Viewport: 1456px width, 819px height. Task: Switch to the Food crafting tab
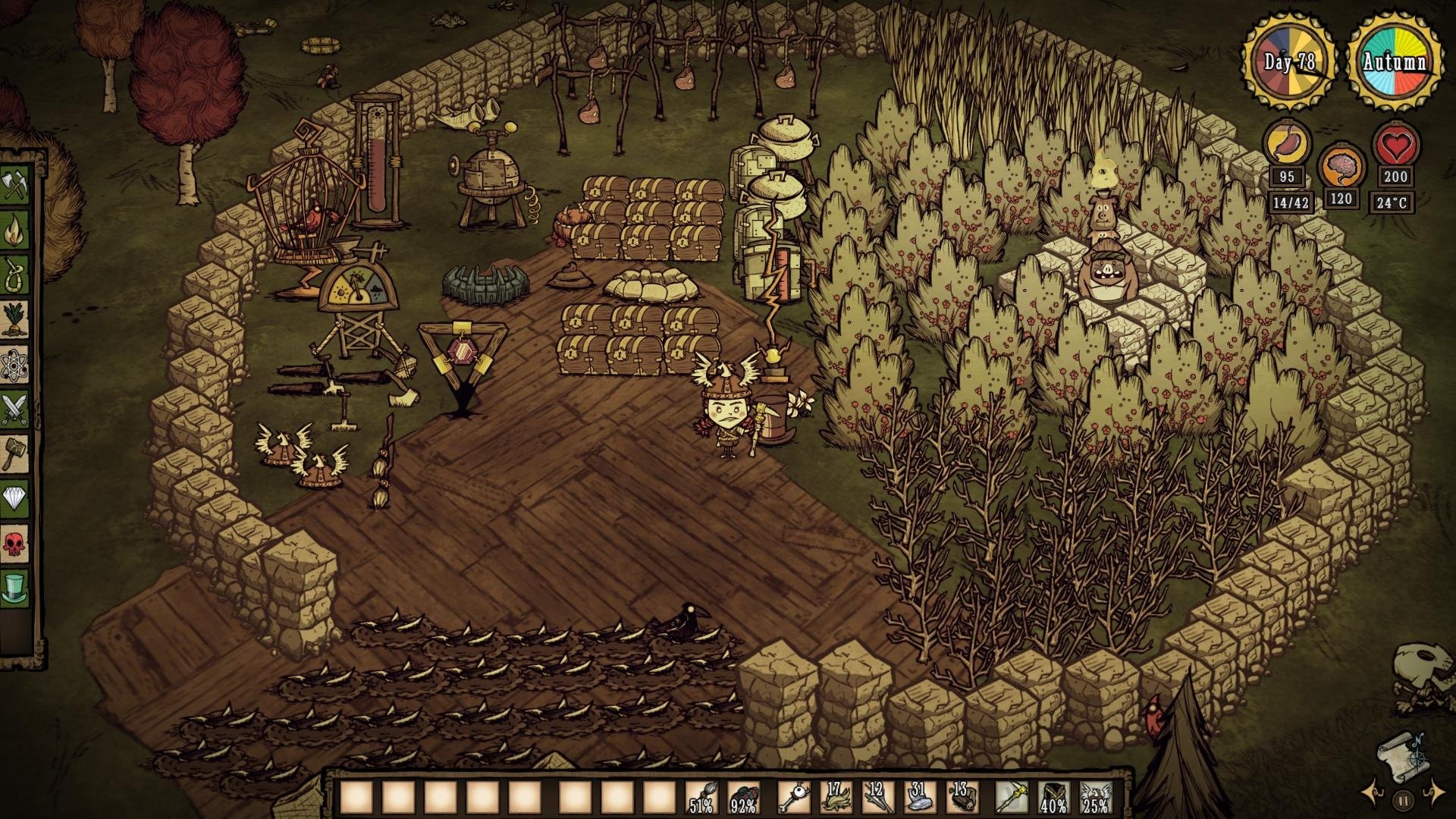click(x=14, y=318)
